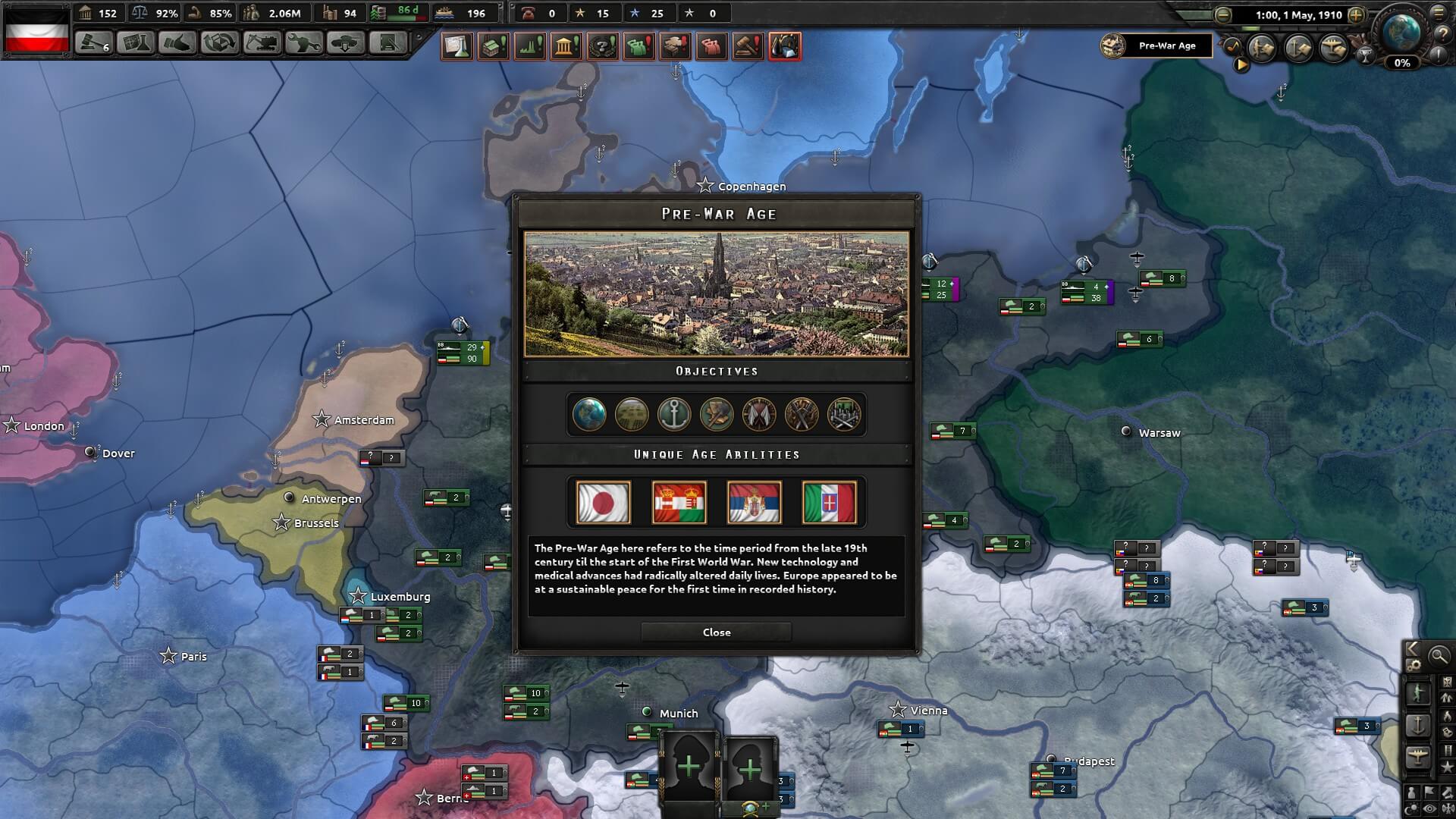
Task: Open the German Empire flag country view
Action: (x=36, y=30)
